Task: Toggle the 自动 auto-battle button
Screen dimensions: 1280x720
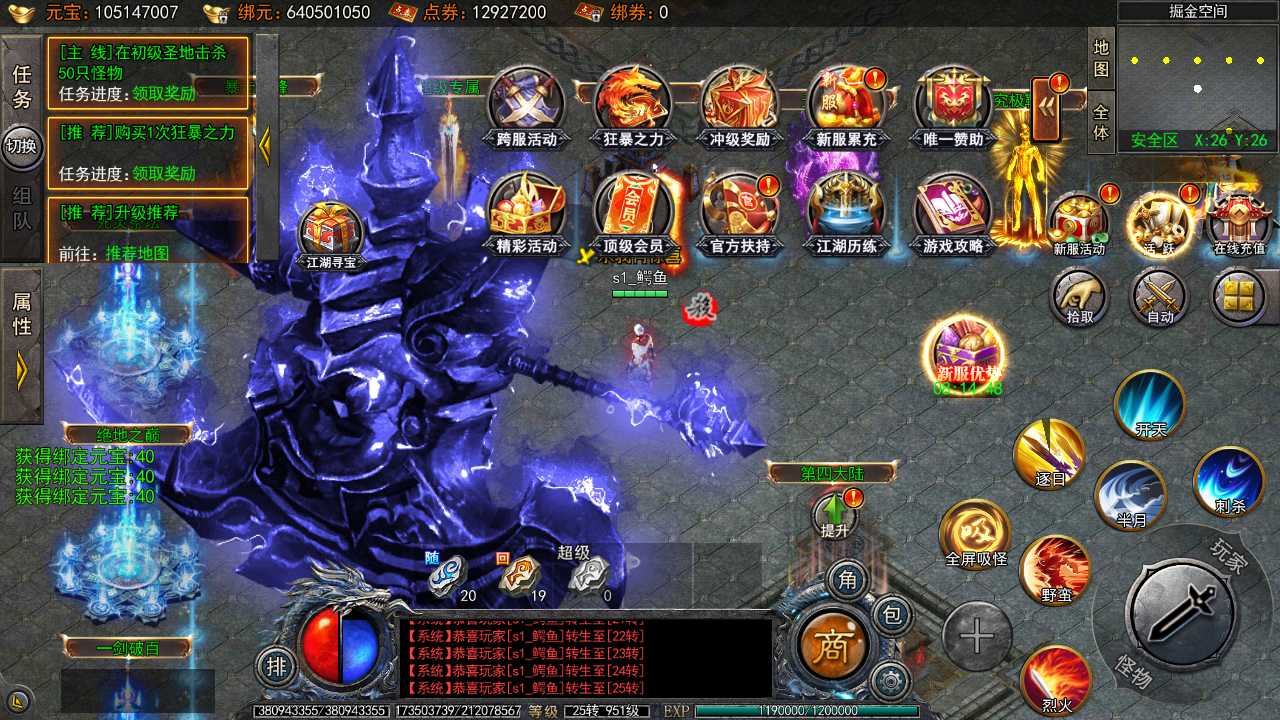Action: point(1160,297)
